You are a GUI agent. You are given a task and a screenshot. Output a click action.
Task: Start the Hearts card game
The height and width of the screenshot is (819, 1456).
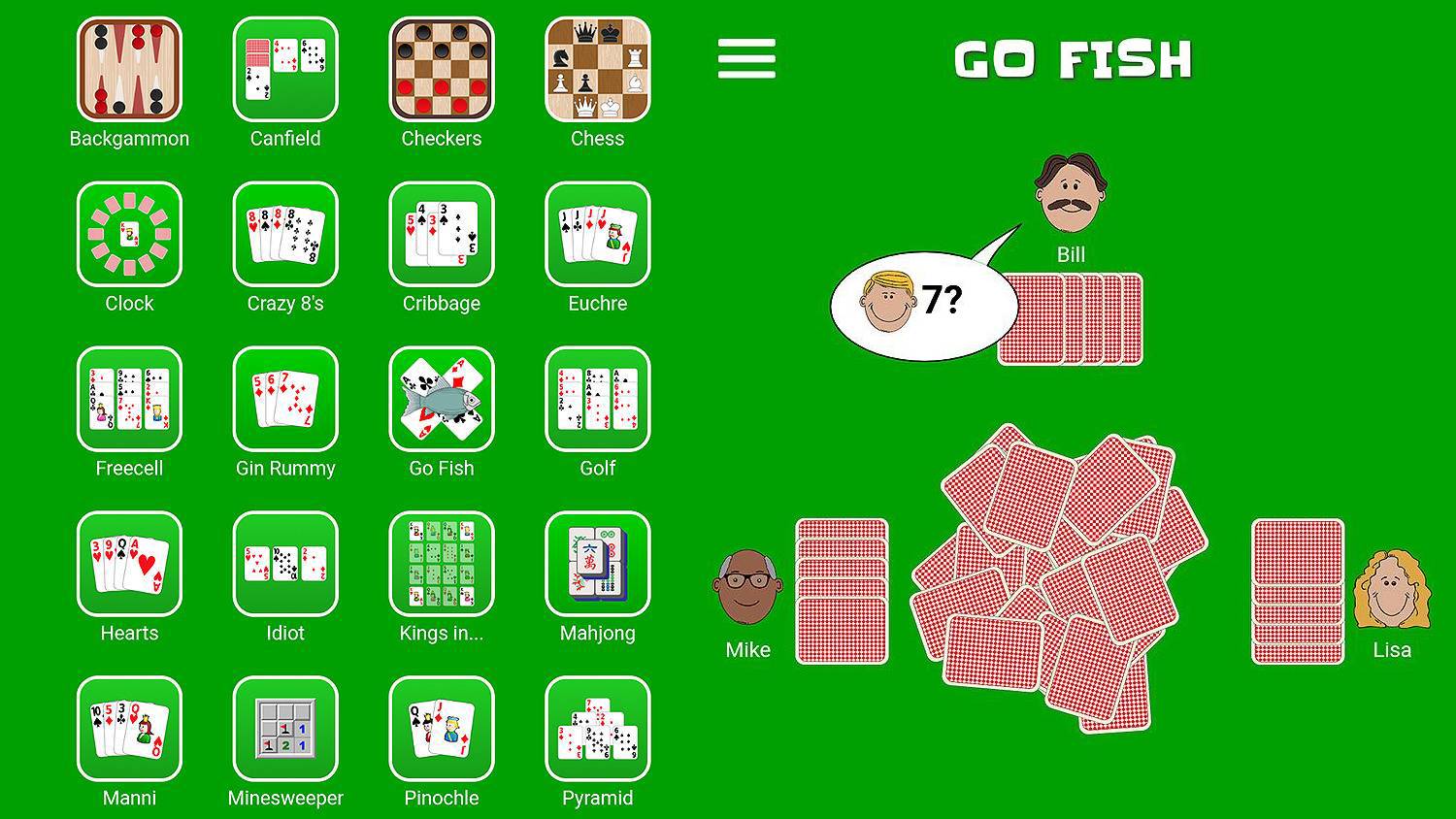pyautogui.click(x=129, y=563)
